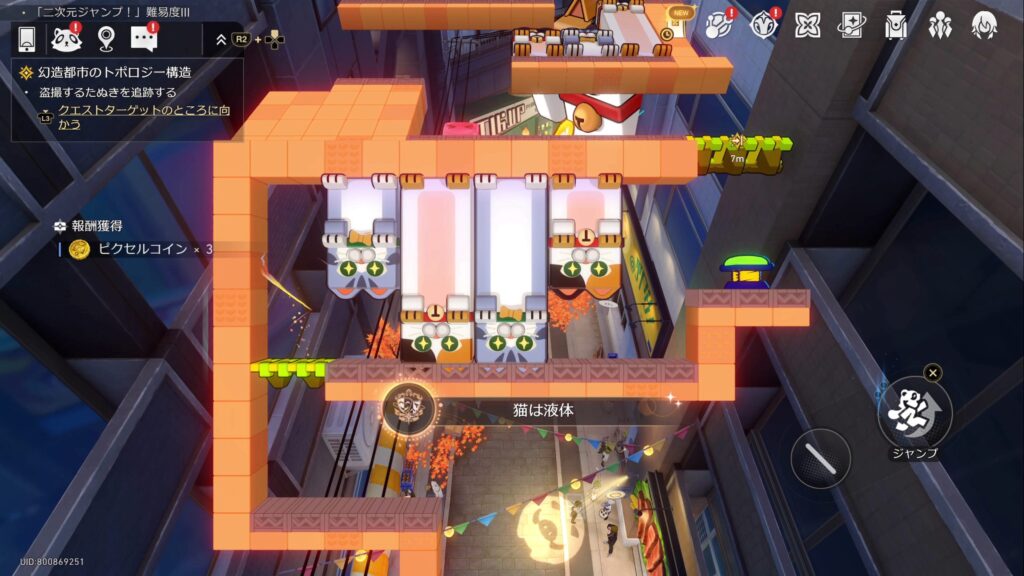Screen dimensions: 1024x576
Task: Tap the round slash attack button
Action: pyautogui.click(x=820, y=459)
